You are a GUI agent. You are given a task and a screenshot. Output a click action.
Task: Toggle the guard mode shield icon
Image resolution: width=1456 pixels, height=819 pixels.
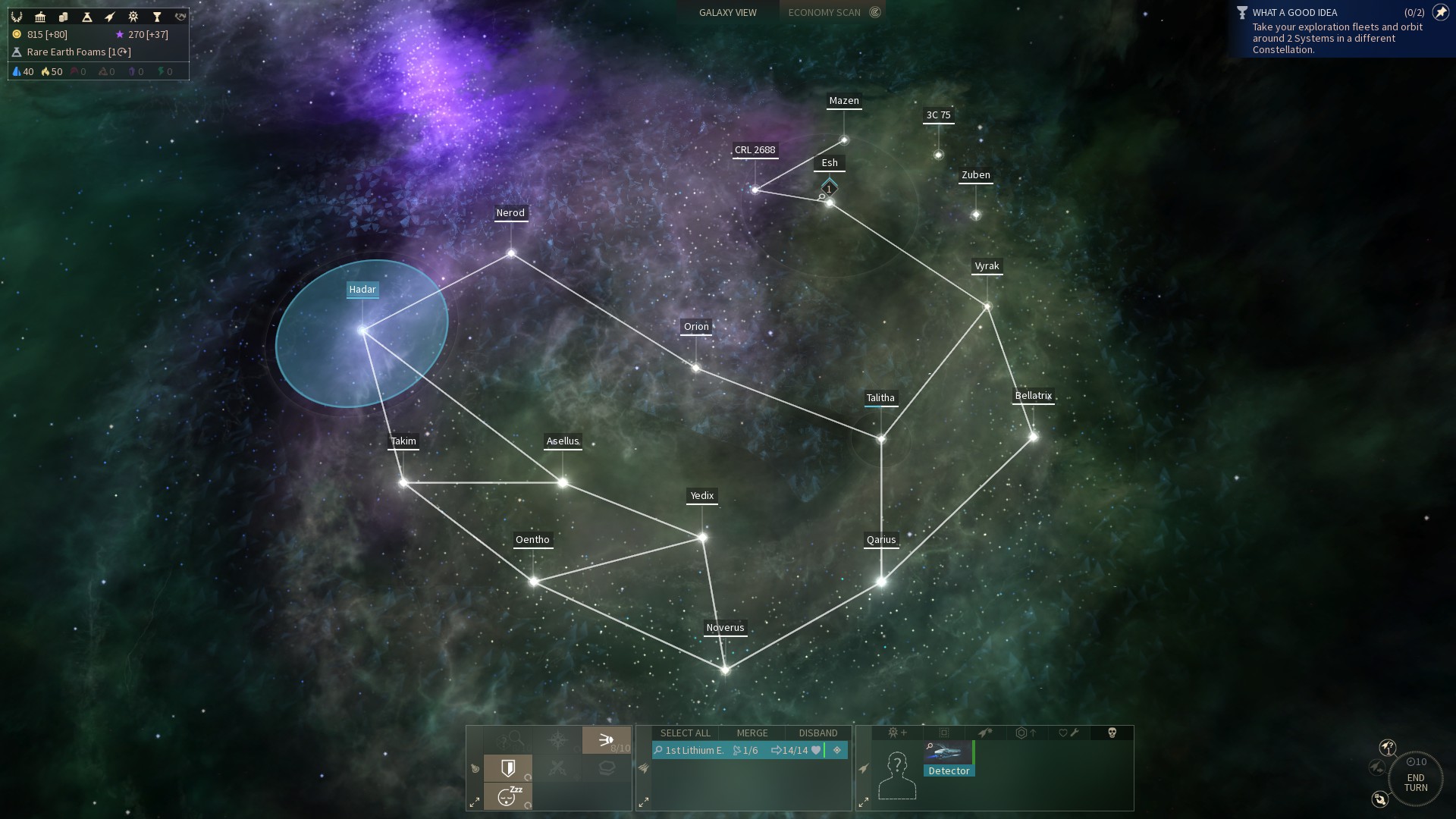(509, 769)
